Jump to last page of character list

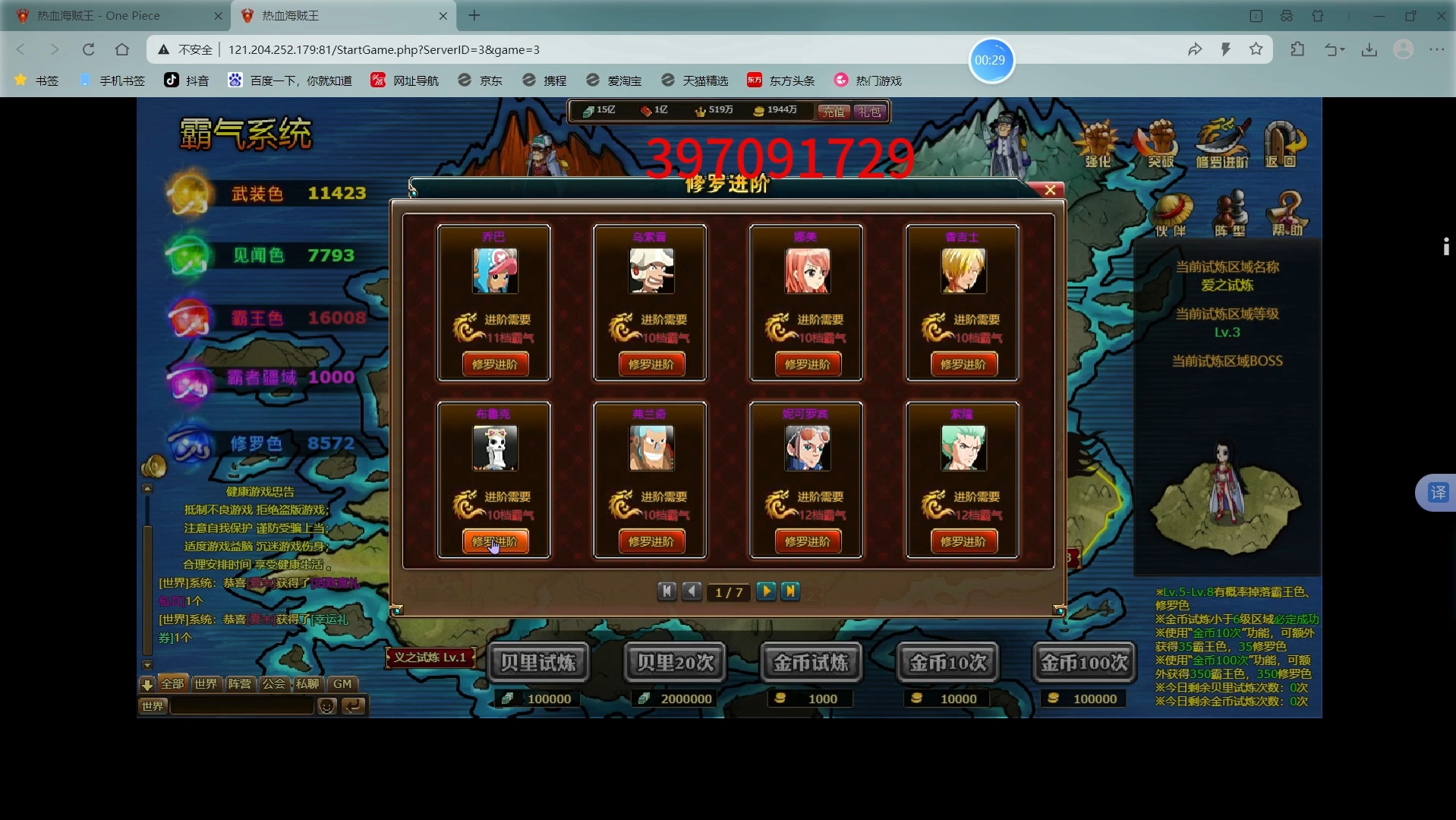(x=790, y=591)
